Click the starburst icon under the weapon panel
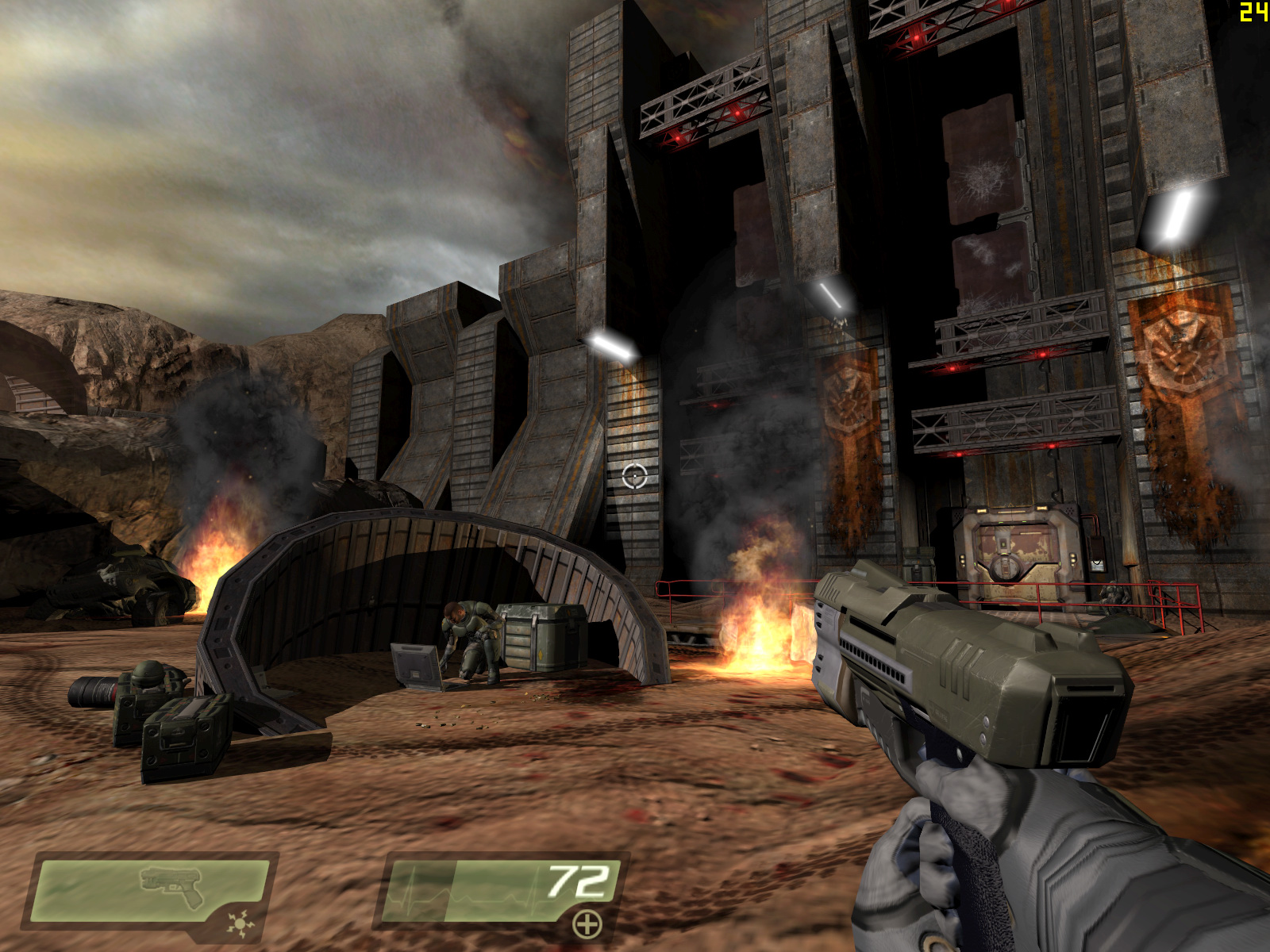The height and width of the screenshot is (952, 1270). pyautogui.click(x=237, y=923)
